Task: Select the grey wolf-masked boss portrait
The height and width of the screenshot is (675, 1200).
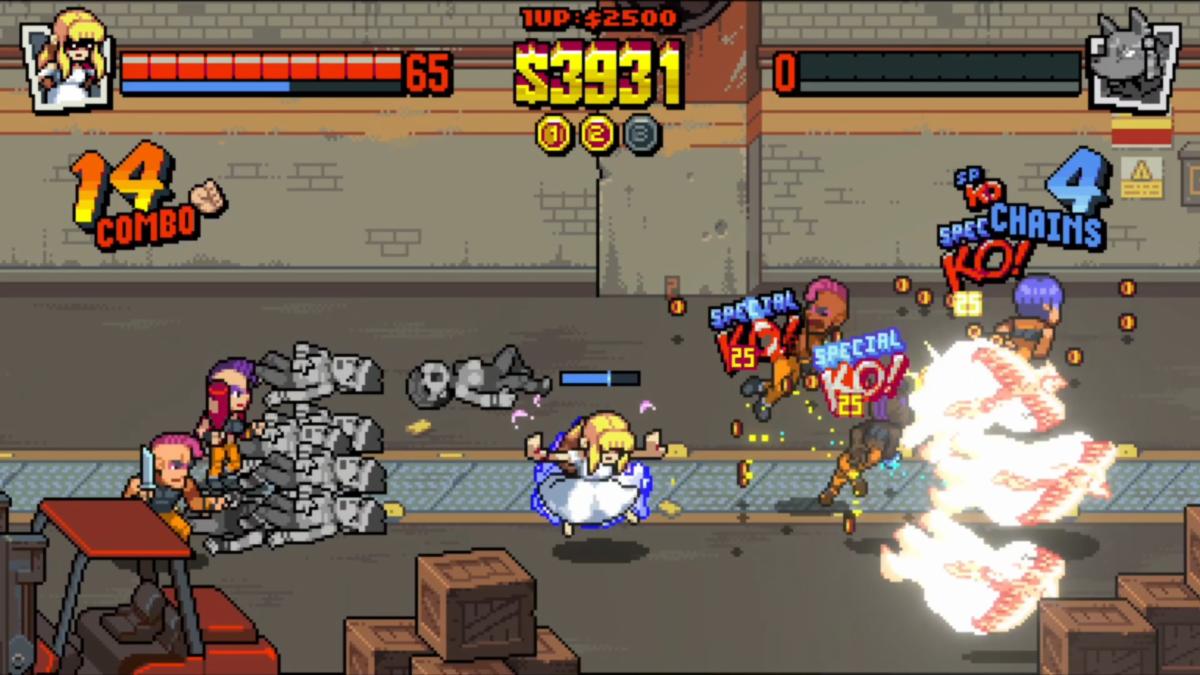Action: (1133, 61)
